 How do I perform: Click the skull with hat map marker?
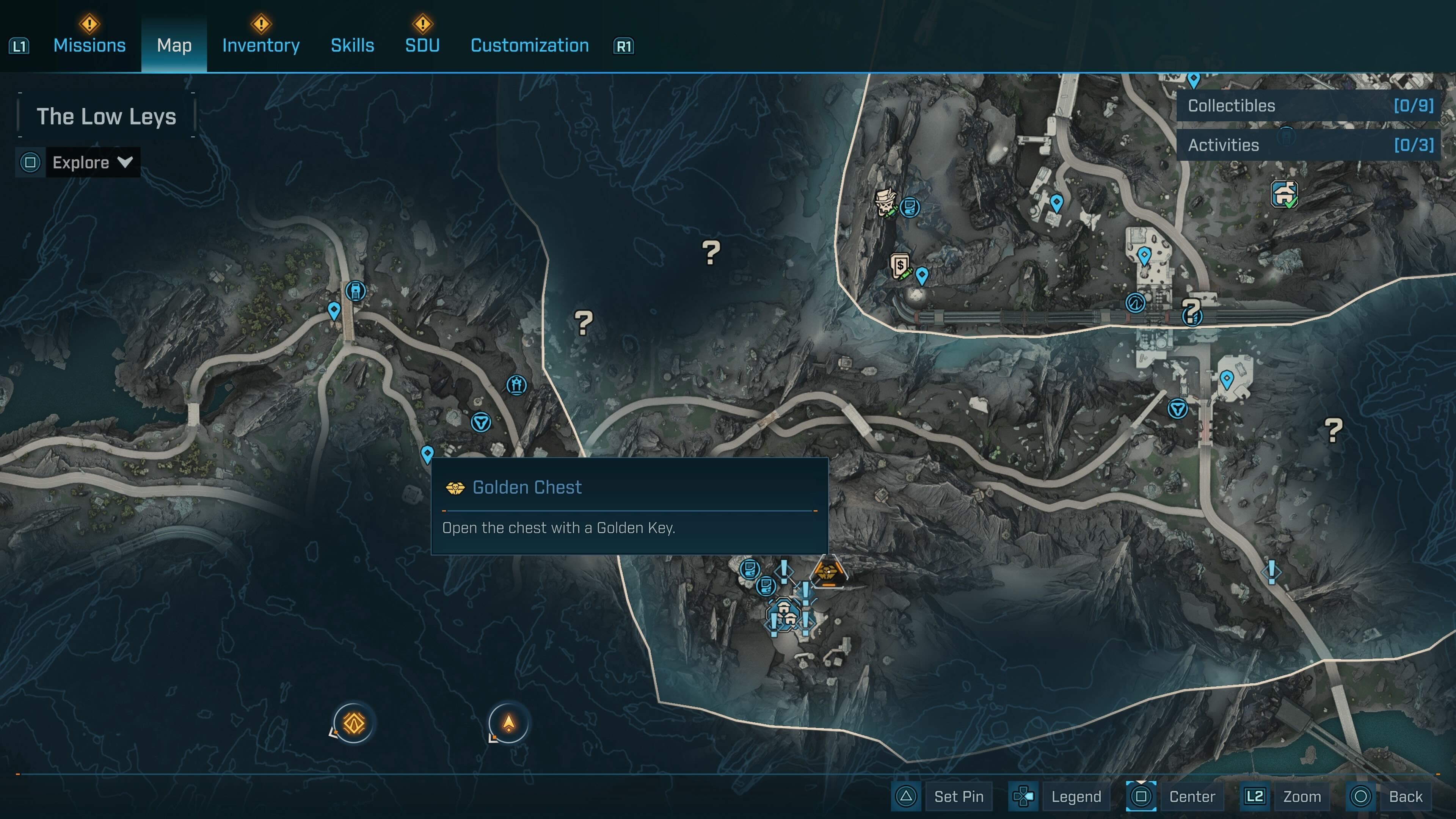click(x=885, y=201)
